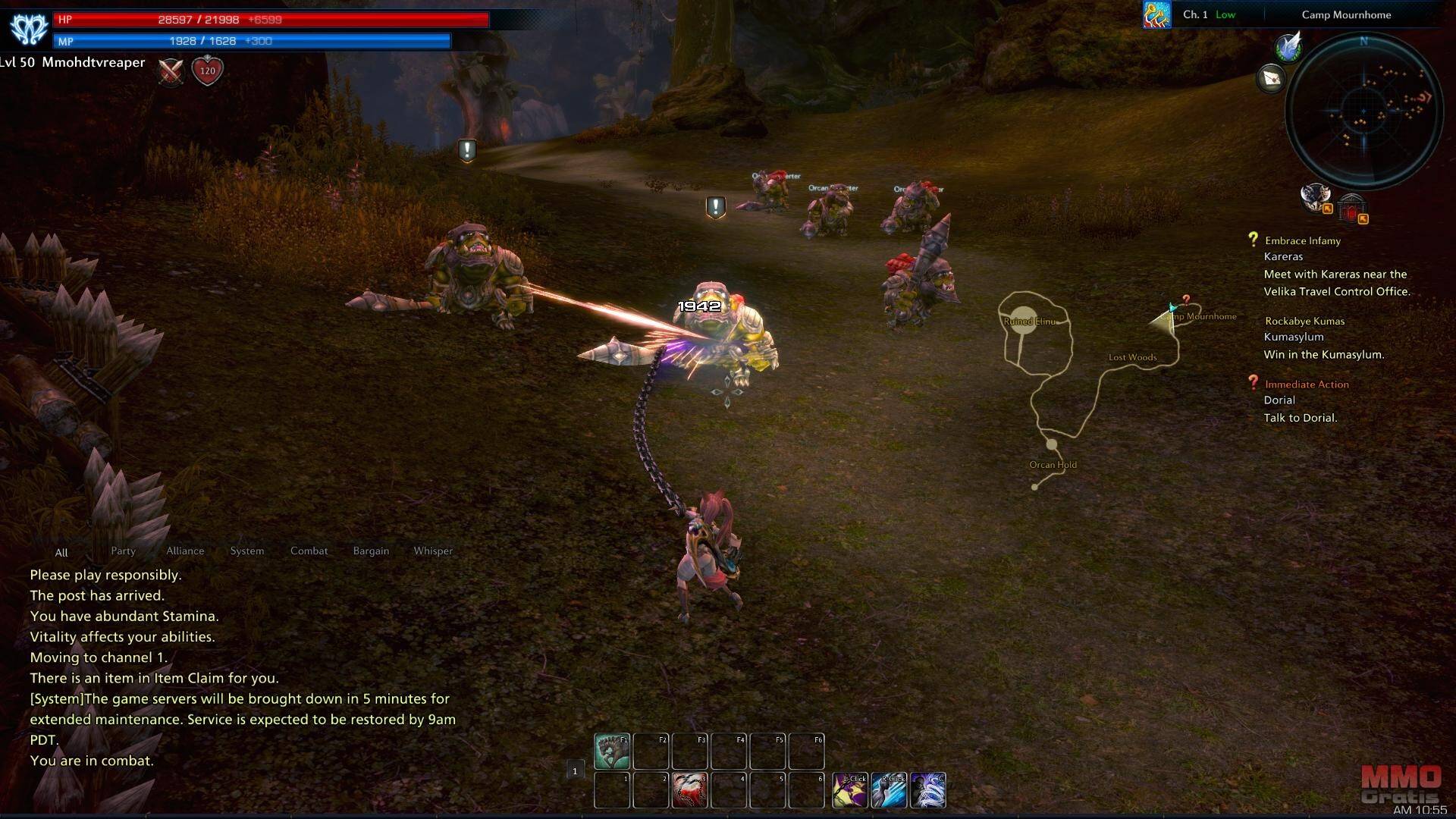The image size is (1456, 819).
Task: Use the swirling white skill bound to C
Action: pyautogui.click(x=927, y=790)
